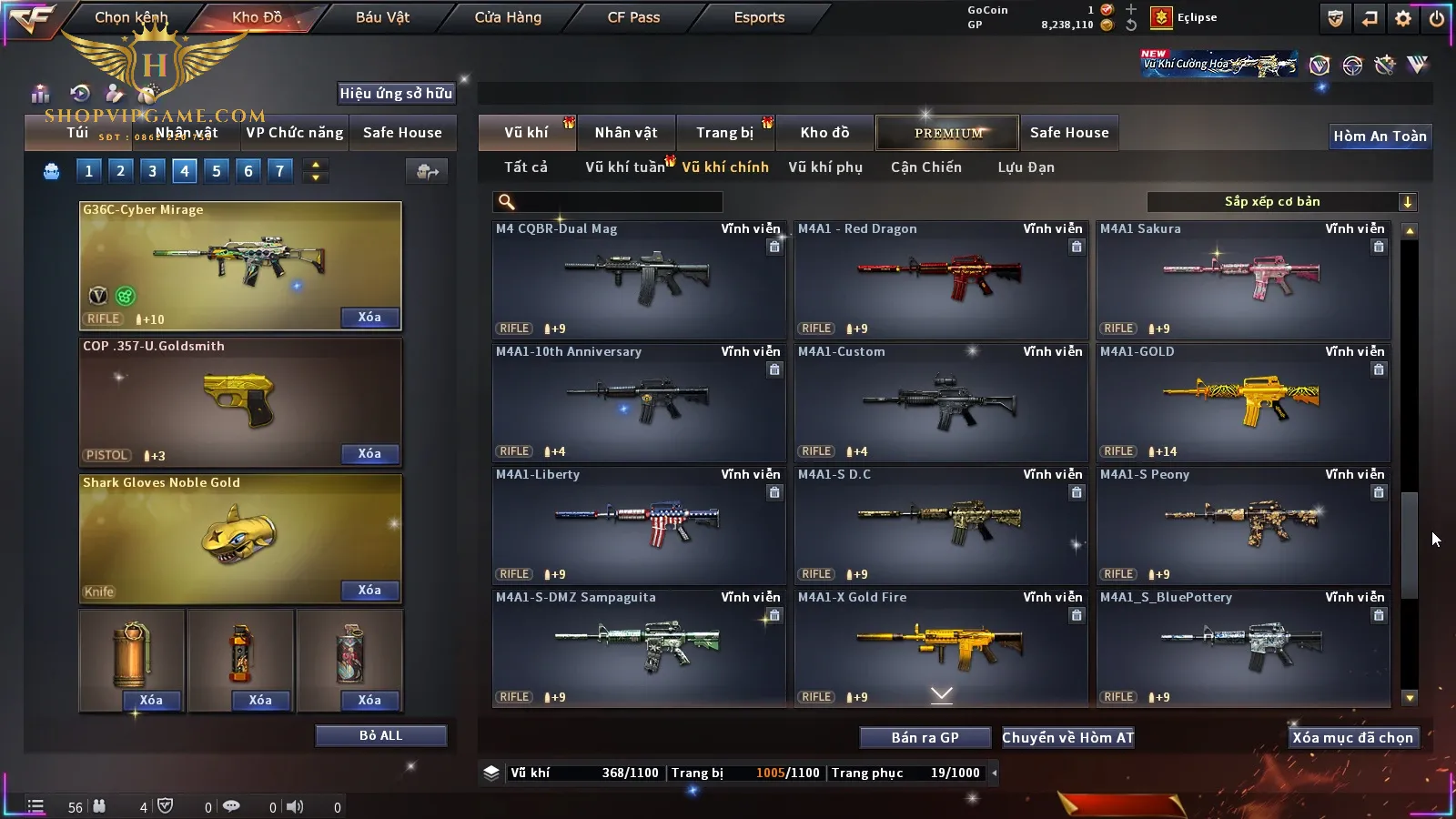
Task: Open the Esports menu
Action: coord(759,17)
